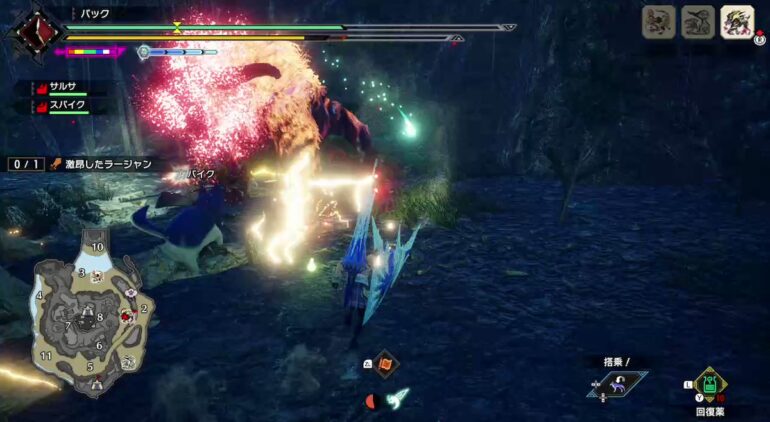Activate the 搭乗 wyvern riding icon
Image resolution: width=770 pixels, height=422 pixels.
618,385
